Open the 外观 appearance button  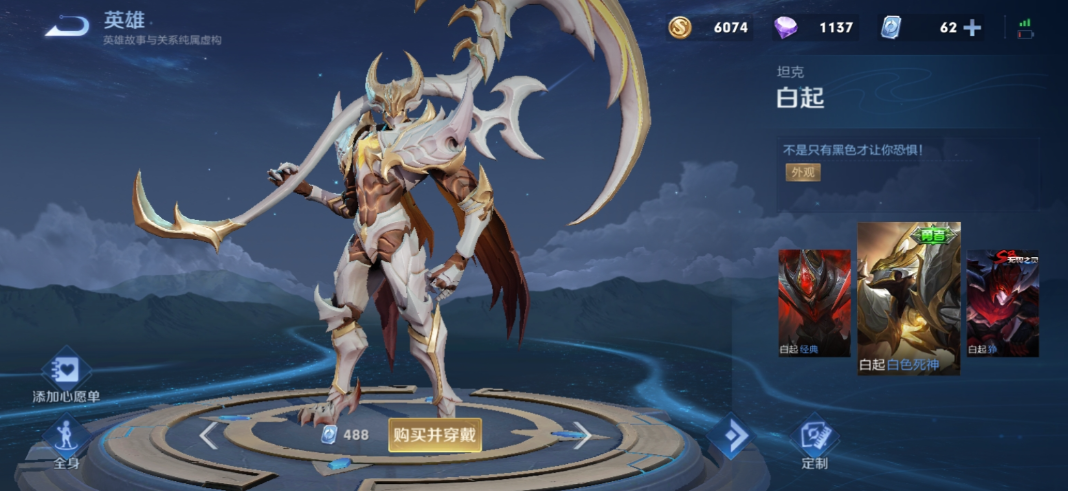coord(803,172)
